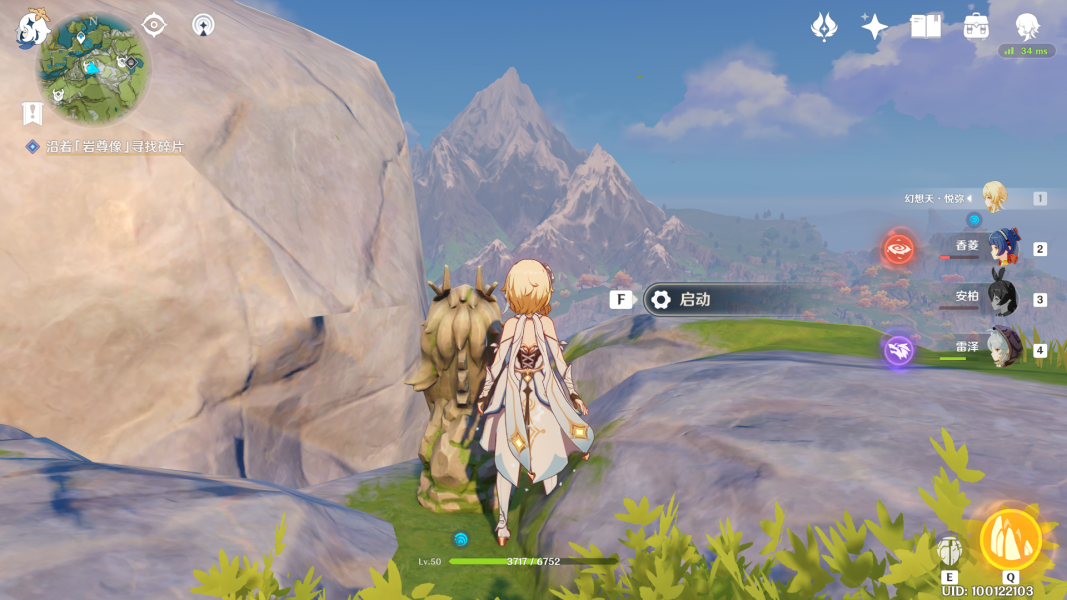The height and width of the screenshot is (600, 1067).
Task: Use the grey elemental skill icon
Action: click(950, 550)
